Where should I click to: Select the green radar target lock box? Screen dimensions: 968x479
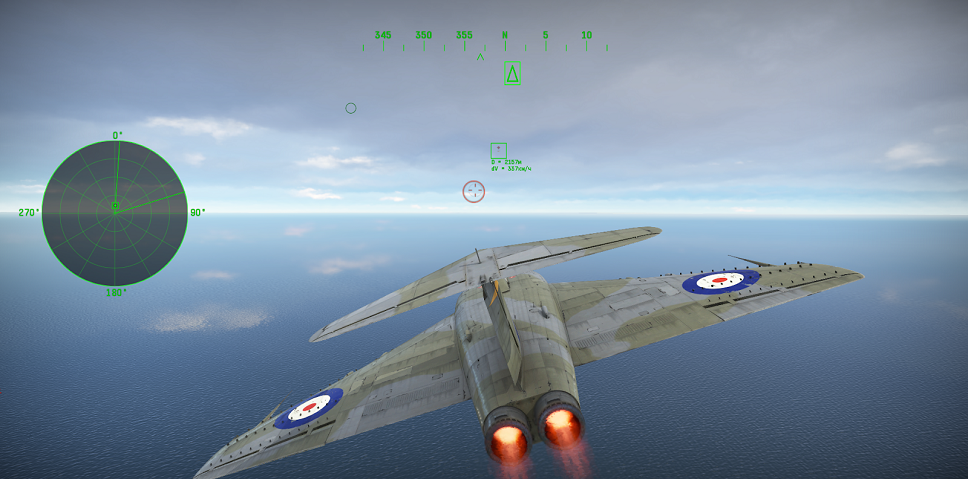click(x=498, y=150)
